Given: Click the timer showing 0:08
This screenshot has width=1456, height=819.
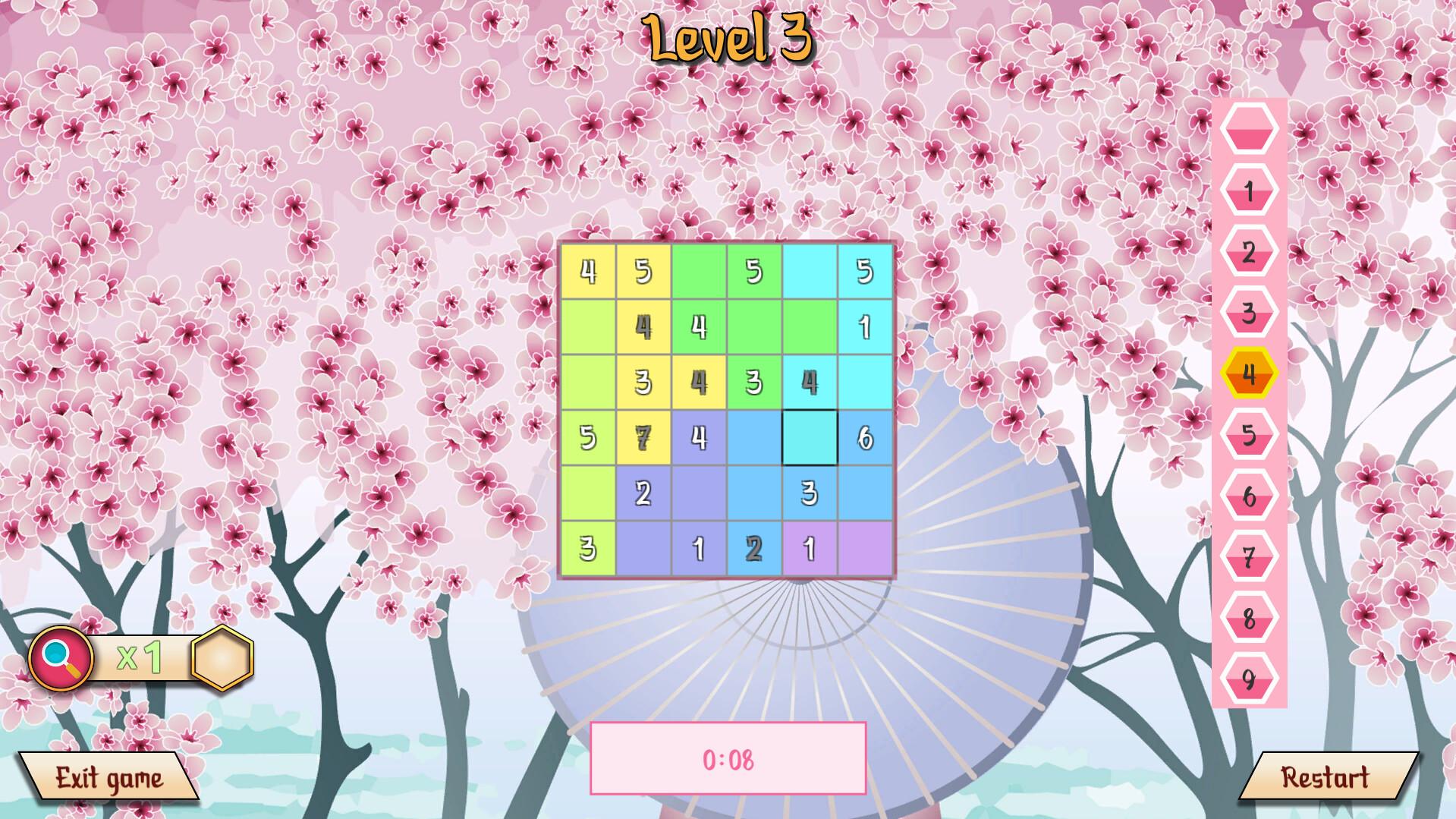Looking at the screenshot, I should coord(728,758).
